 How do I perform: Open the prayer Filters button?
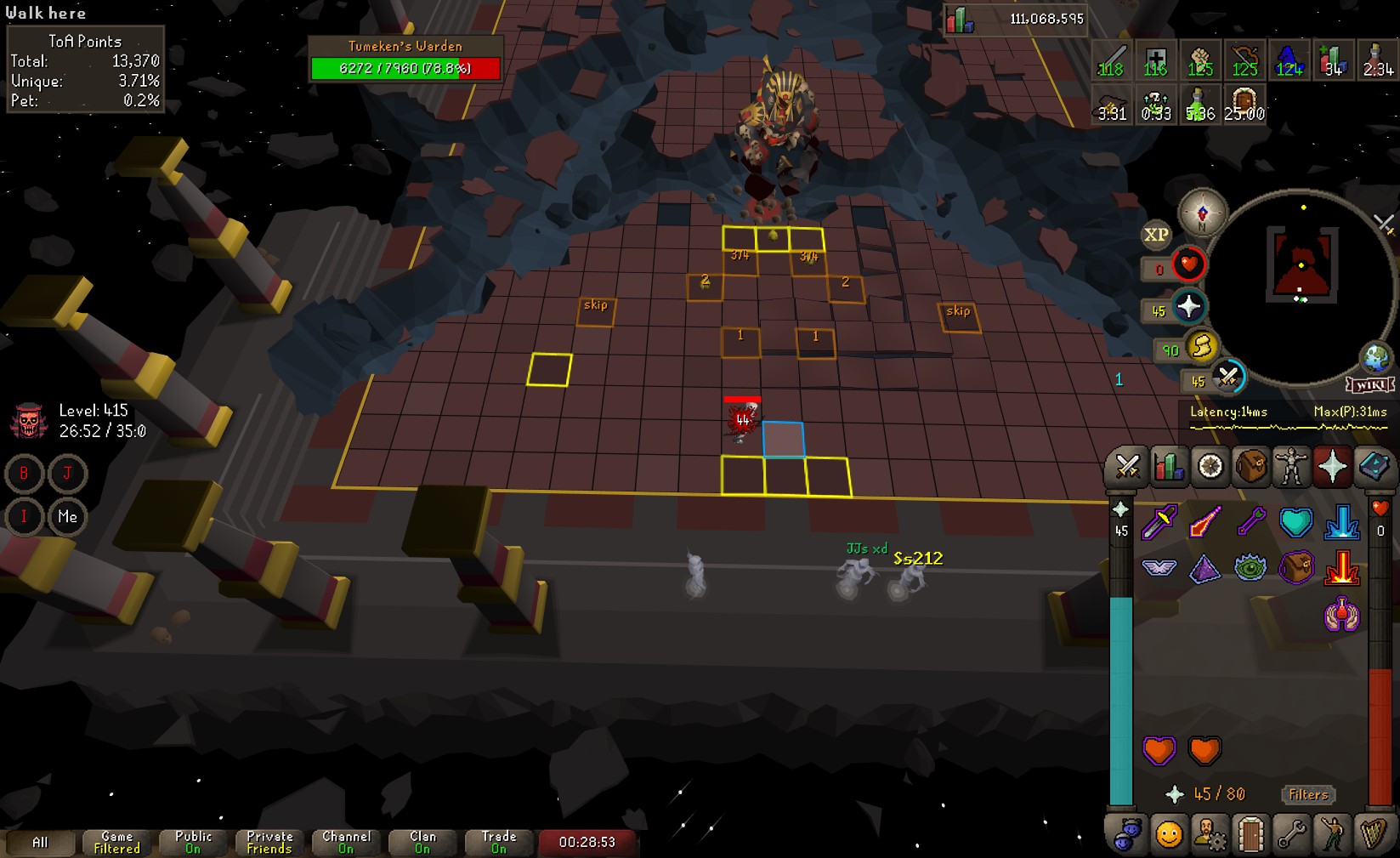click(1307, 794)
